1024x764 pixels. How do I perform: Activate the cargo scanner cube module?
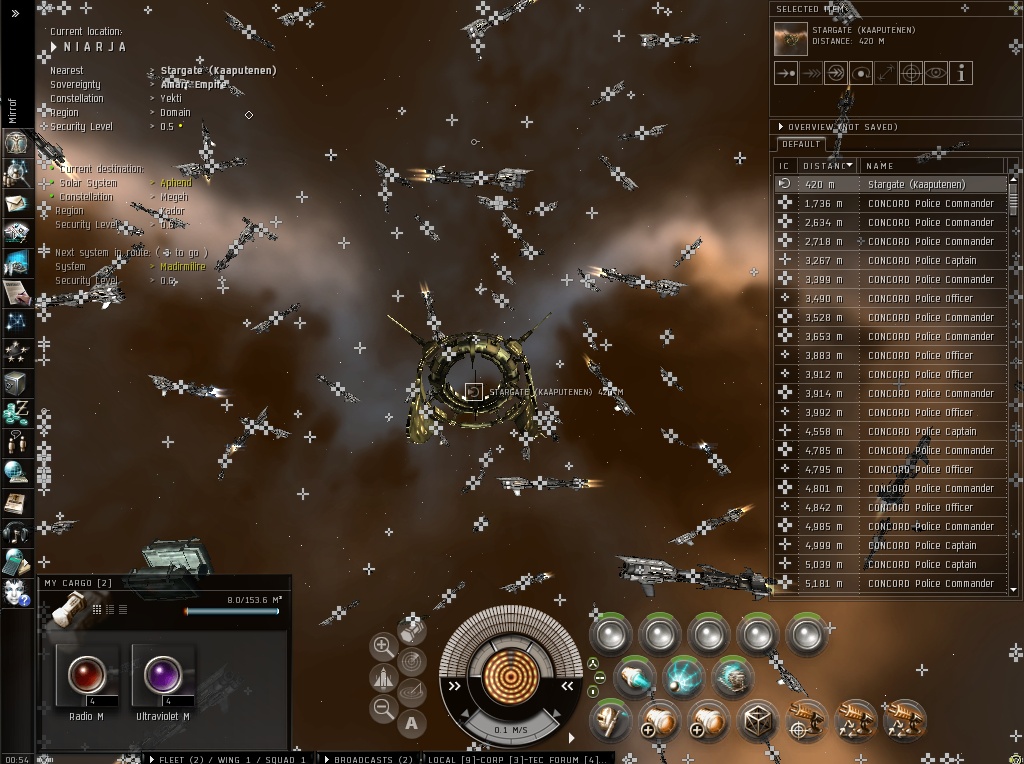757,719
